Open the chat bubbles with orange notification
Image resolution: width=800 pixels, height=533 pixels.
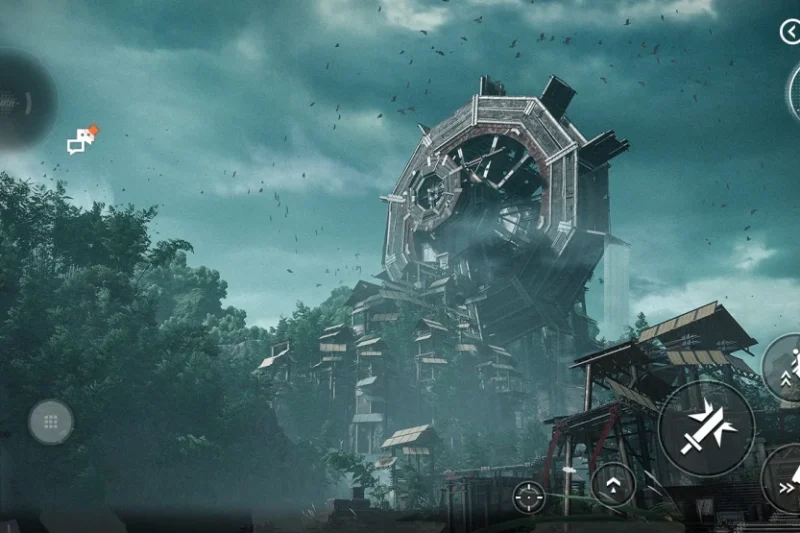coord(81,141)
